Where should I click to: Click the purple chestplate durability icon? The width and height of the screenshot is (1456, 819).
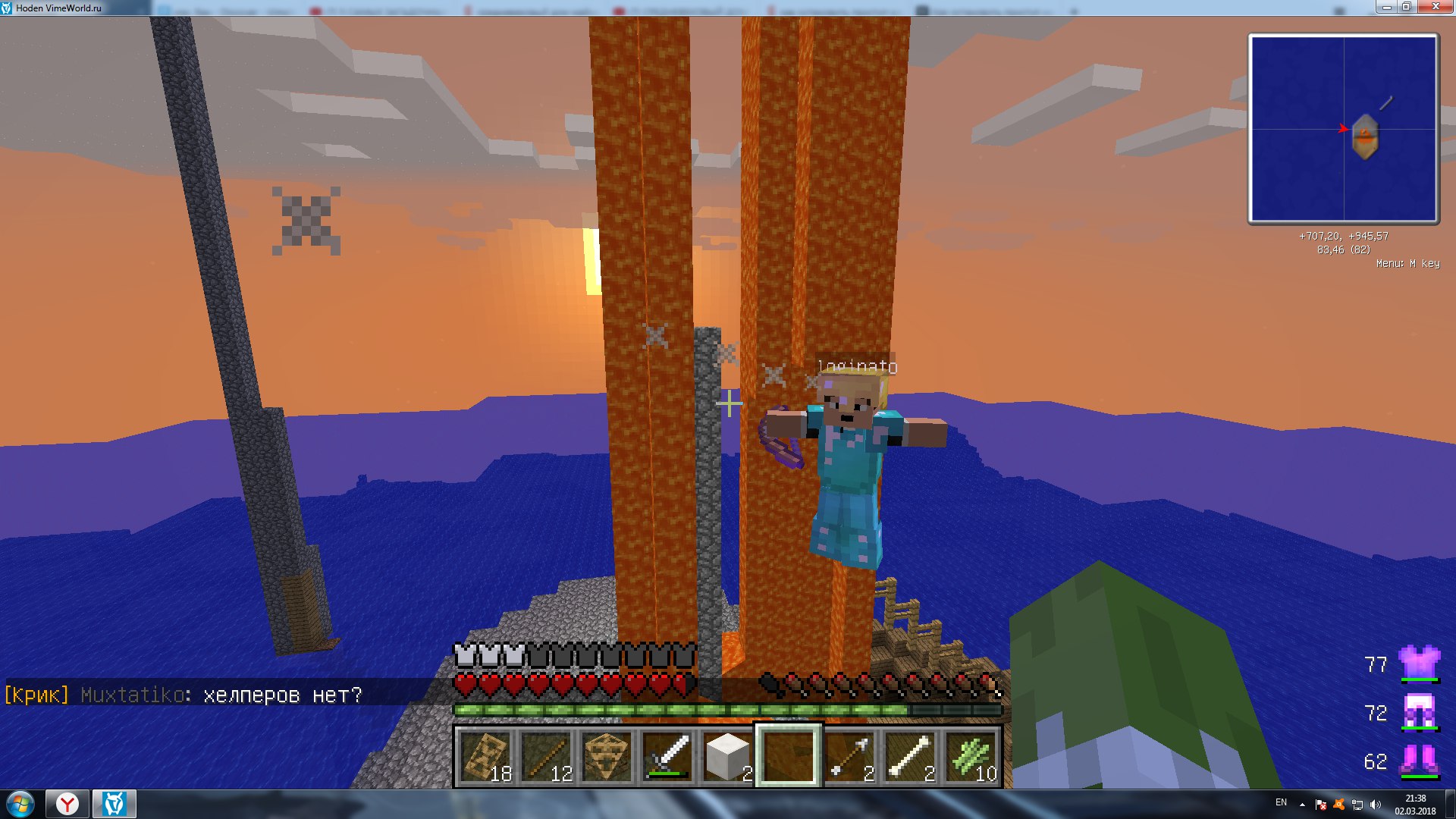(x=1419, y=664)
